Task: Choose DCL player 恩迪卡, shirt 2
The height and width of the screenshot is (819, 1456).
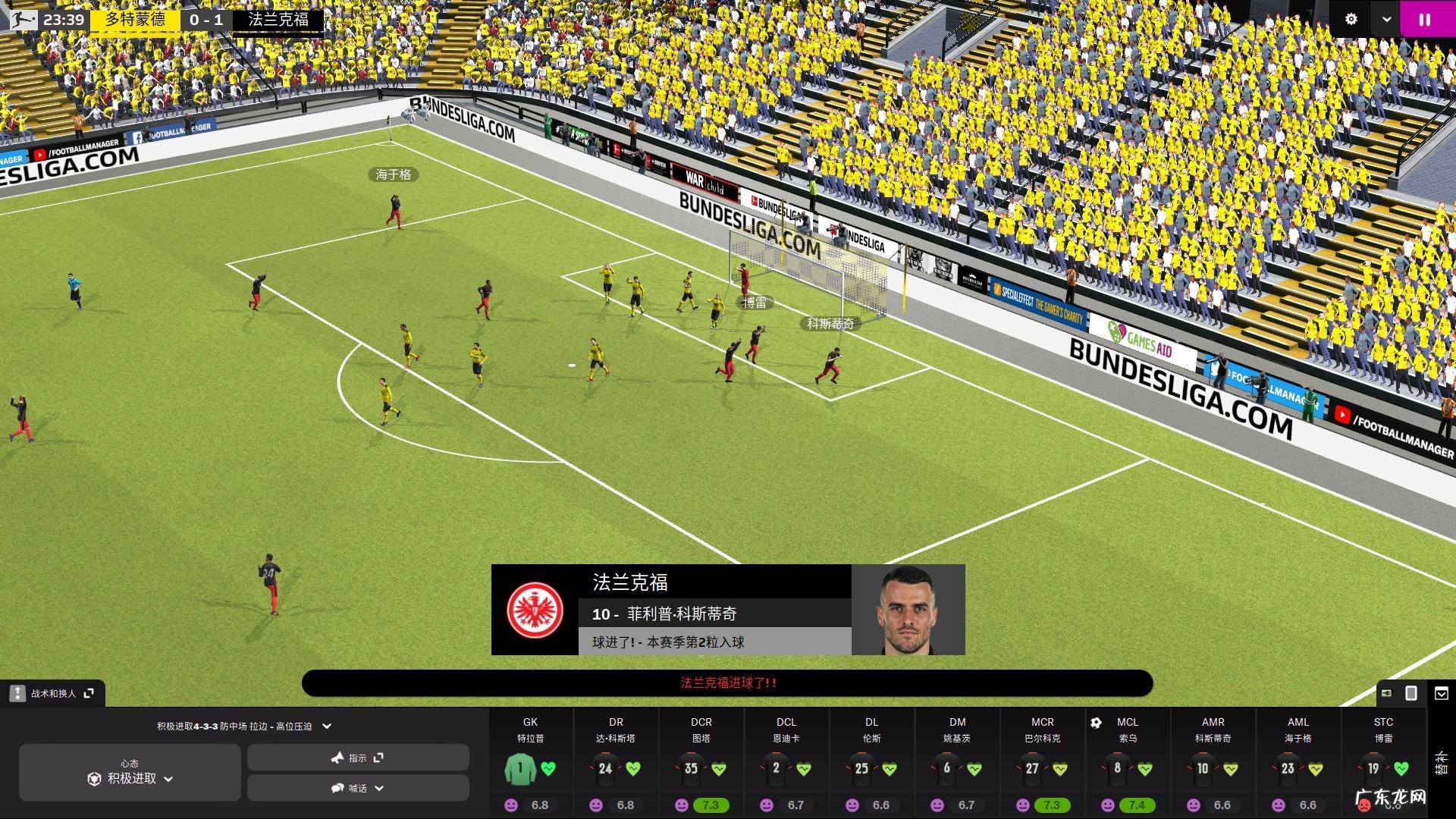Action: coord(776,768)
